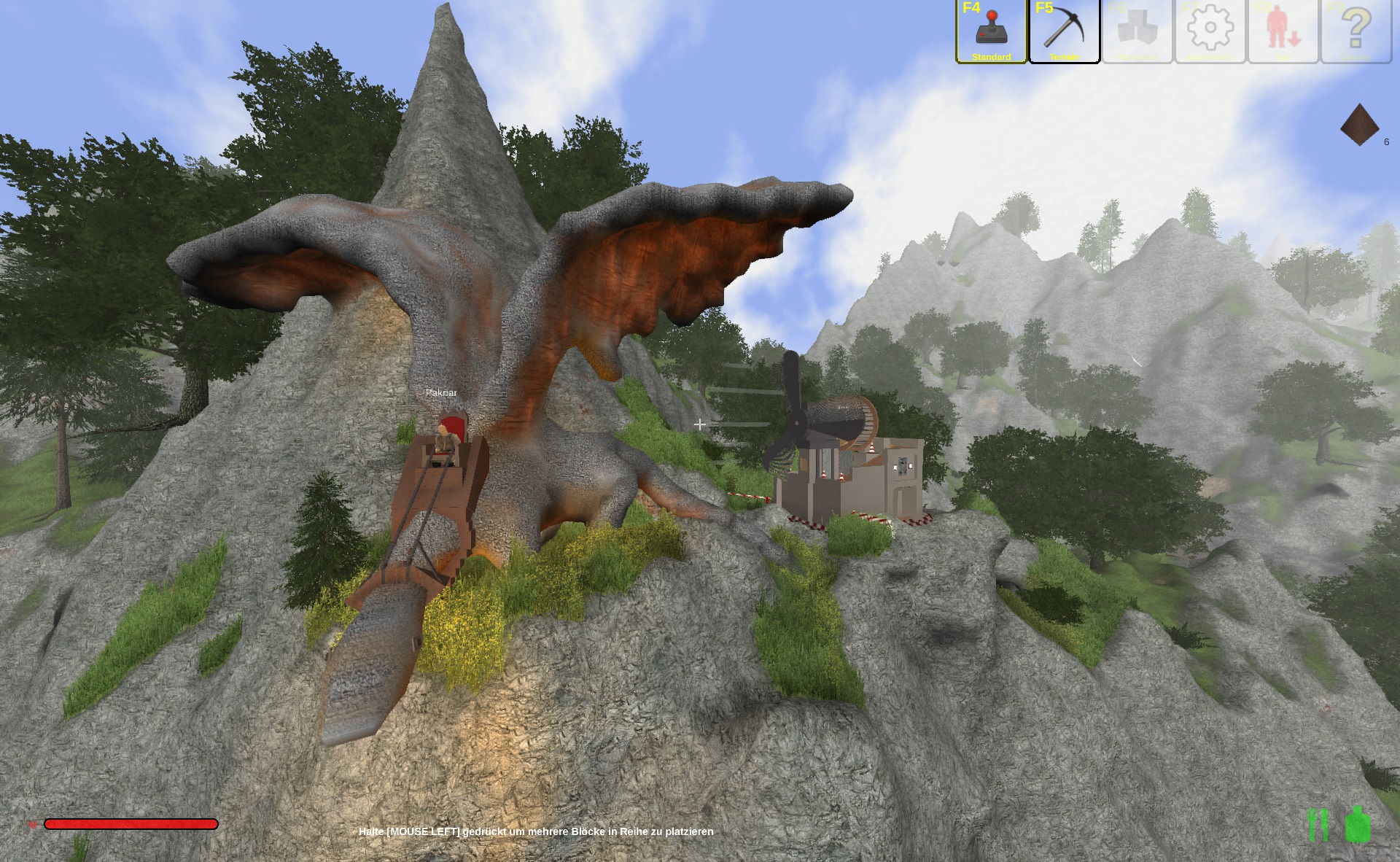Open the F9 Quests question mark
Screen dimensions: 1400x862
point(1356,31)
